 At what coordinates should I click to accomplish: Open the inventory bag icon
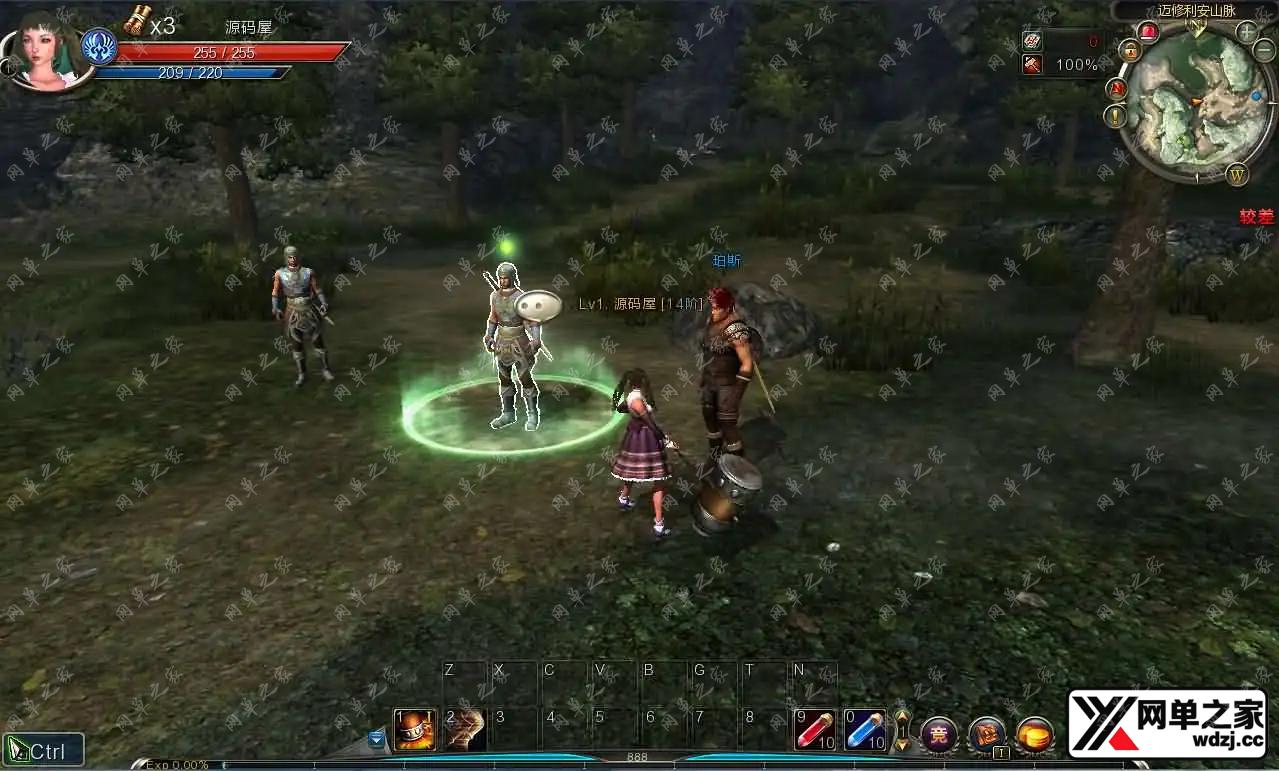[x=987, y=735]
